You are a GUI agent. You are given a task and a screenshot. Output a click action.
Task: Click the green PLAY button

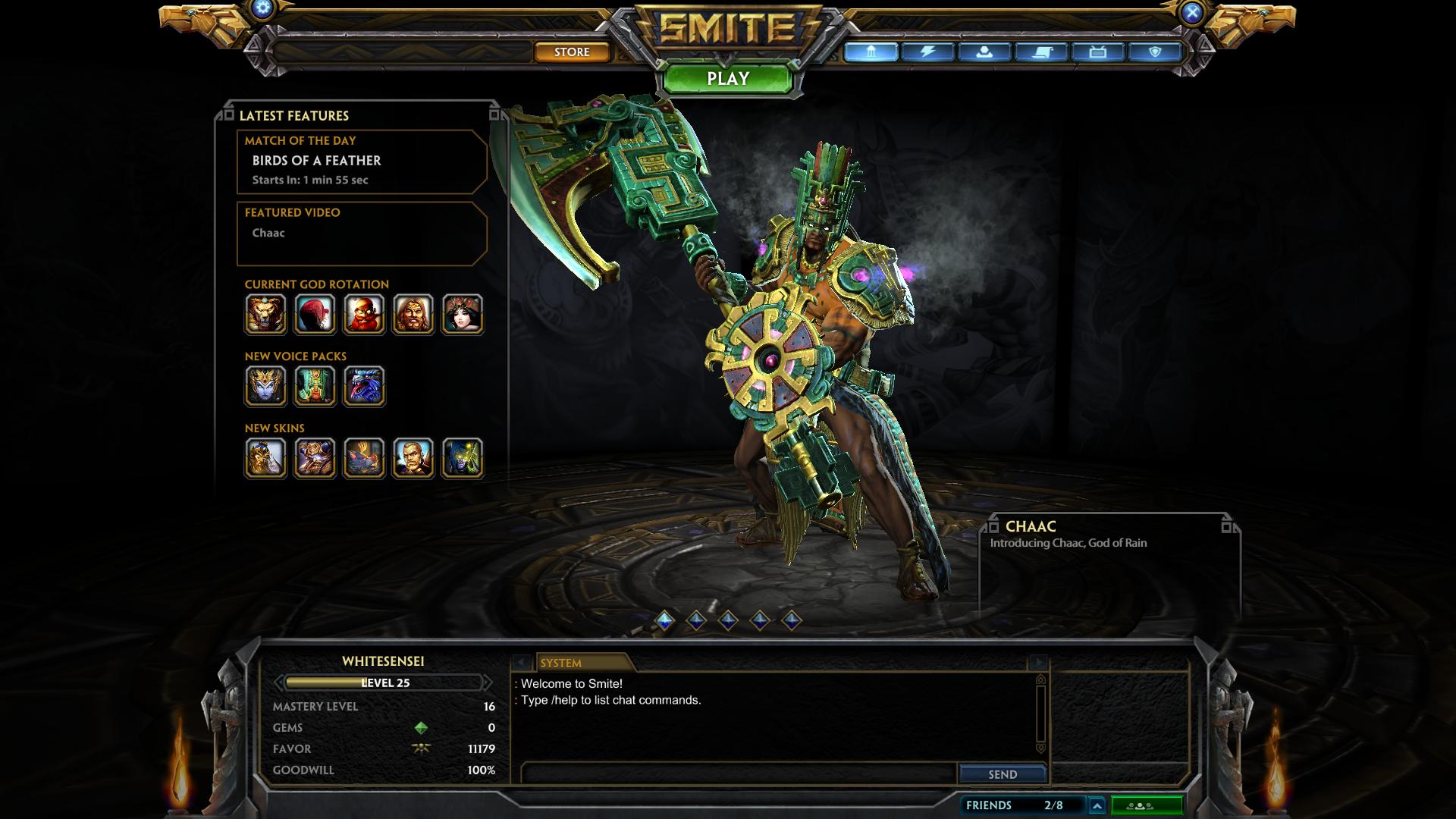(728, 79)
